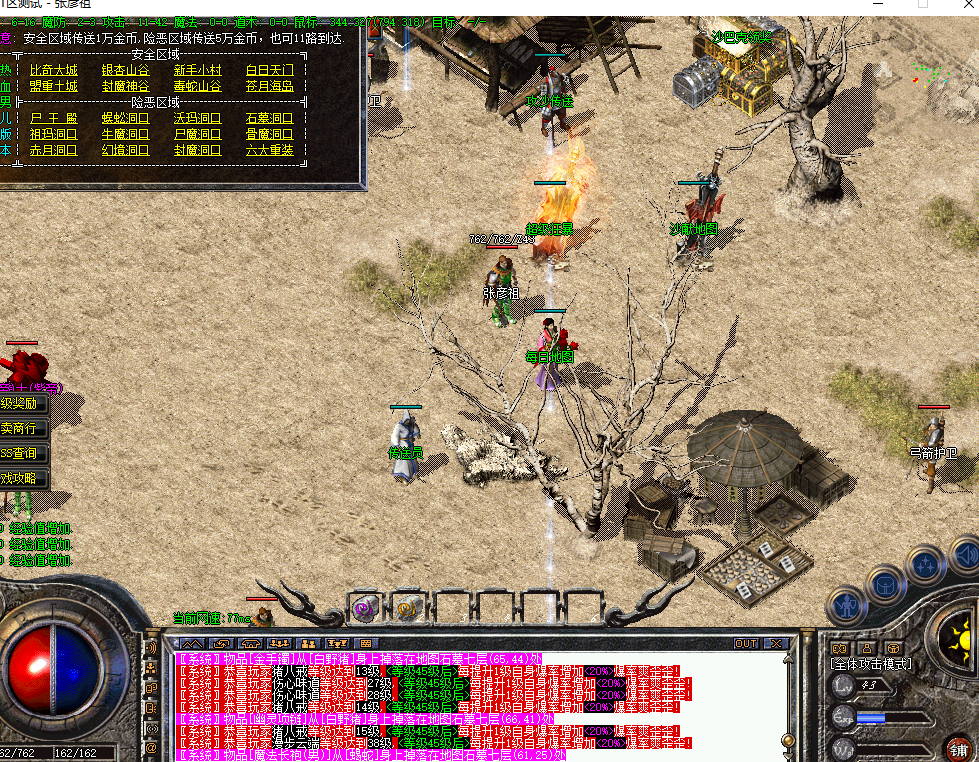Pick the 毒蛇山谷 teleport link

[x=197, y=86]
